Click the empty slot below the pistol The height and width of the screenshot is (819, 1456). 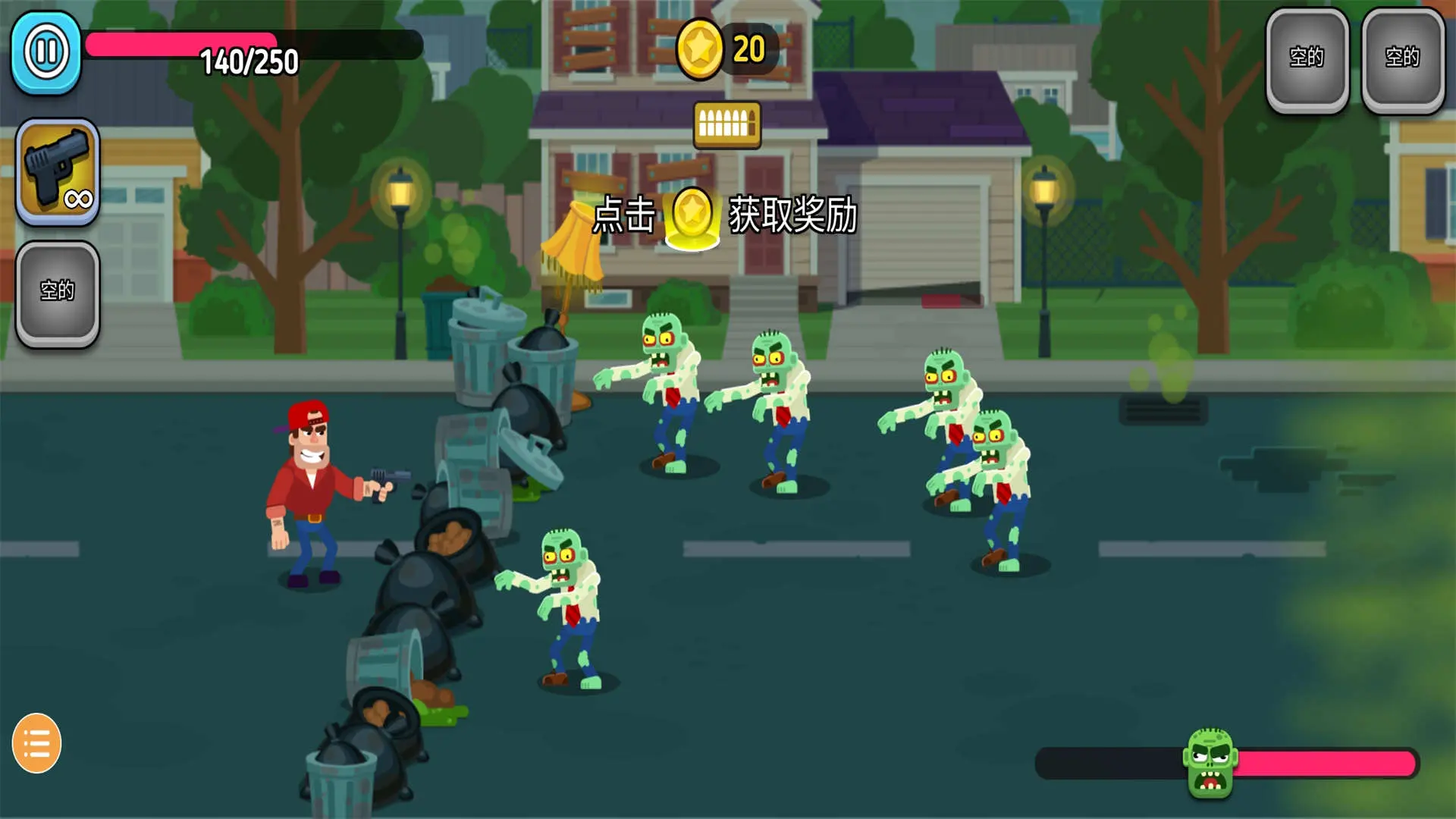[x=58, y=293]
